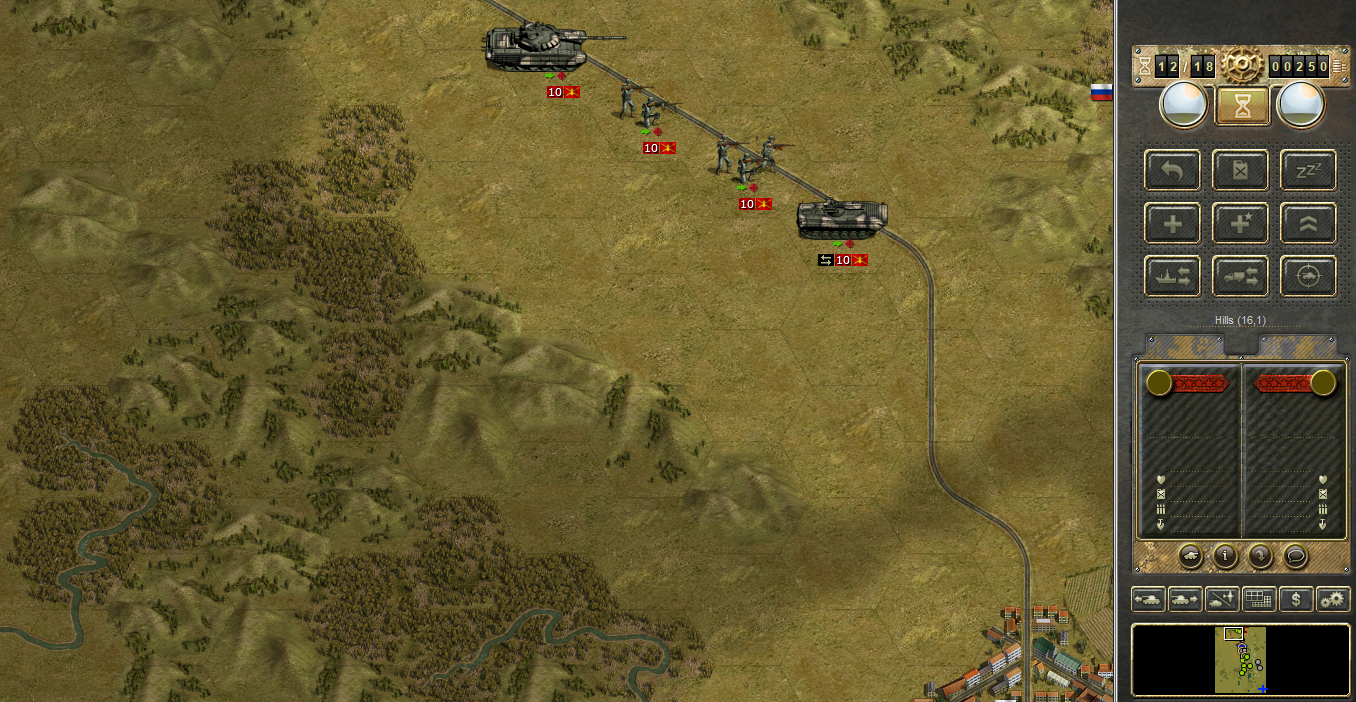Put the unit to sleep with the ZZZ button
Image resolution: width=1356 pixels, height=702 pixels.
(1308, 170)
